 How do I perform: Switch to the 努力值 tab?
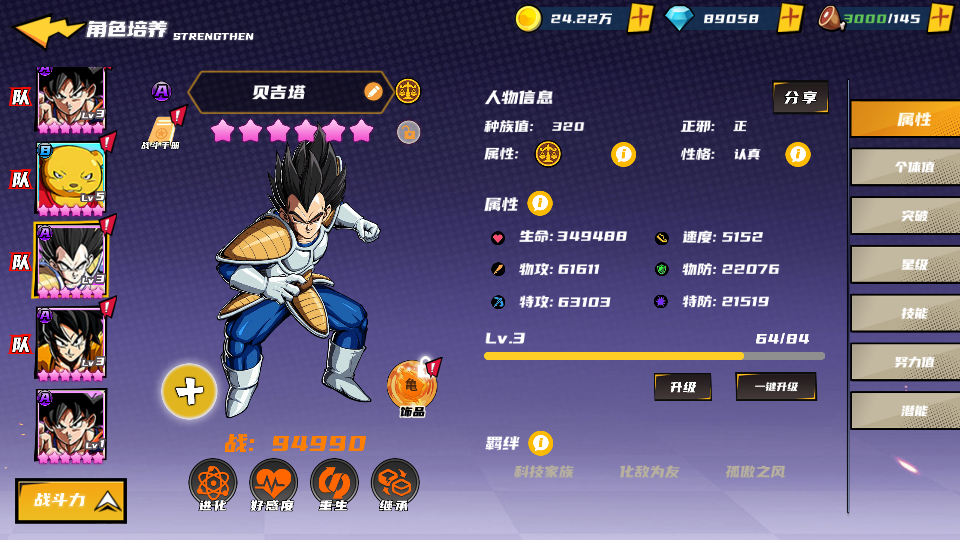point(905,362)
